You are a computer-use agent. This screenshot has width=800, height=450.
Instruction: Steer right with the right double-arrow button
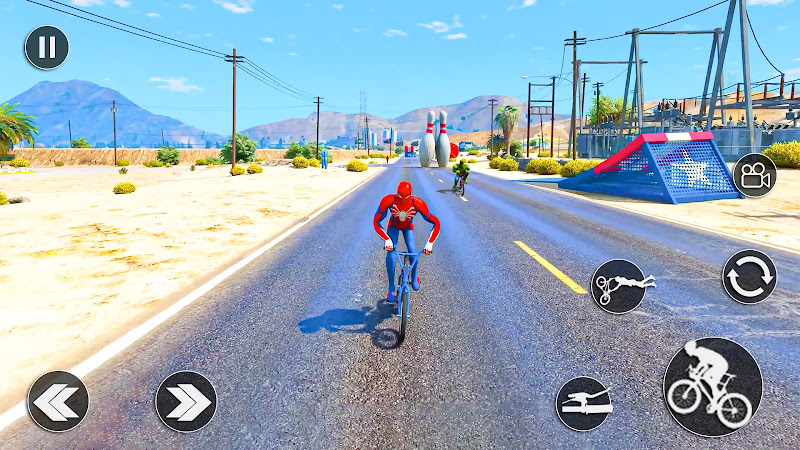(x=186, y=401)
